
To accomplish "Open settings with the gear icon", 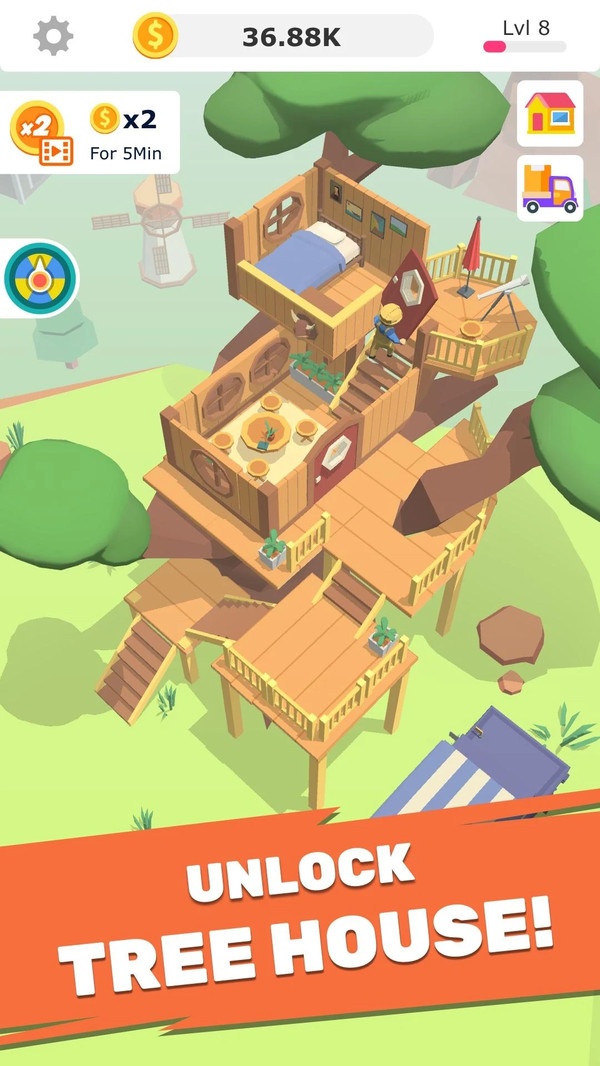I will 53,36.
